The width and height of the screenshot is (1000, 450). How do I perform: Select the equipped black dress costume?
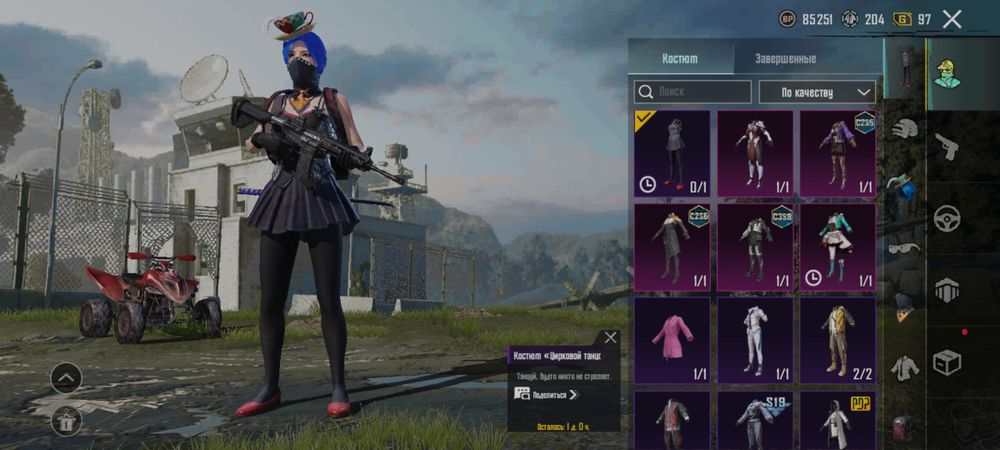[672, 153]
